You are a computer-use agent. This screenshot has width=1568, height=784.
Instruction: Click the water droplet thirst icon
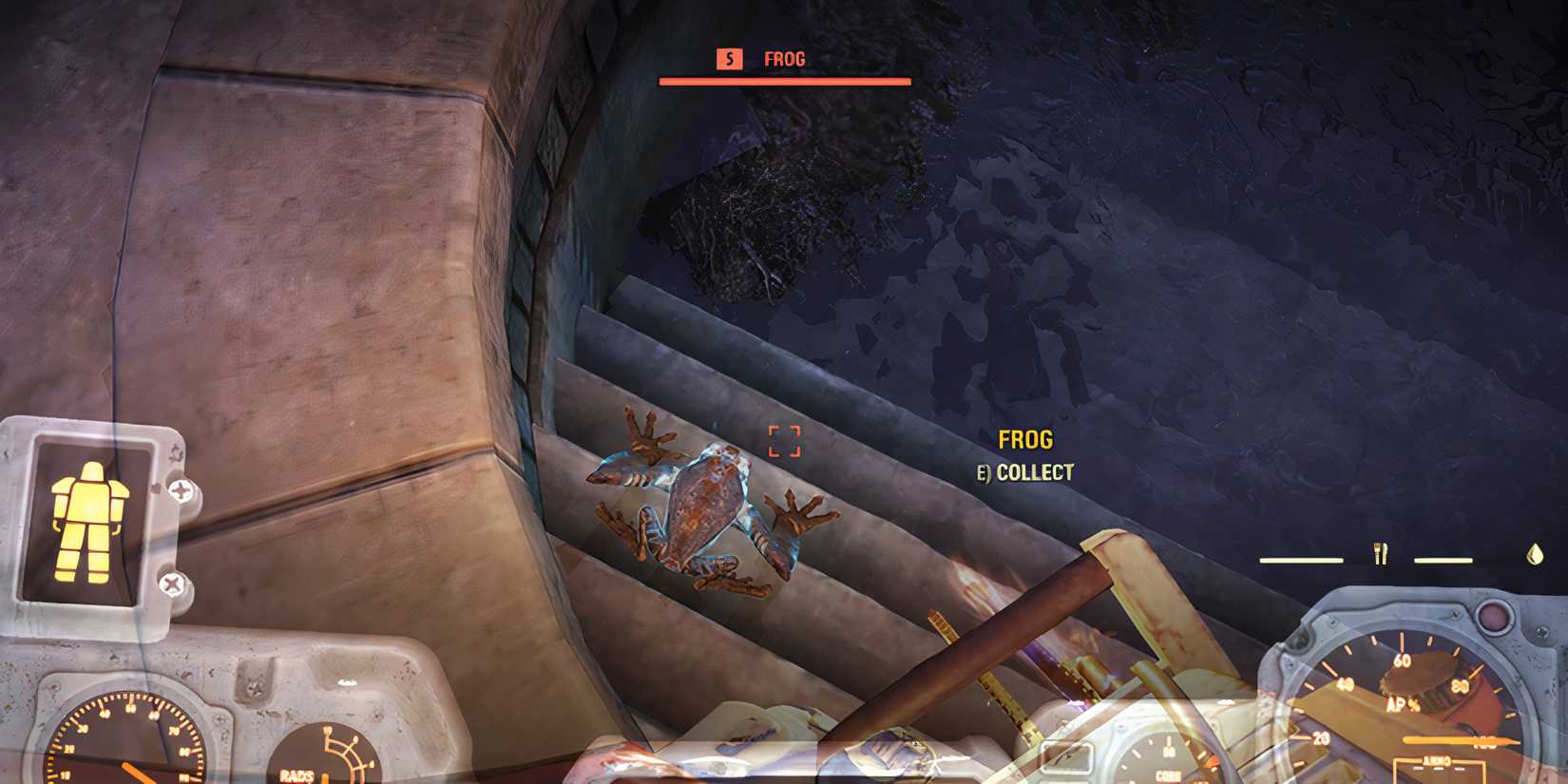(1534, 553)
